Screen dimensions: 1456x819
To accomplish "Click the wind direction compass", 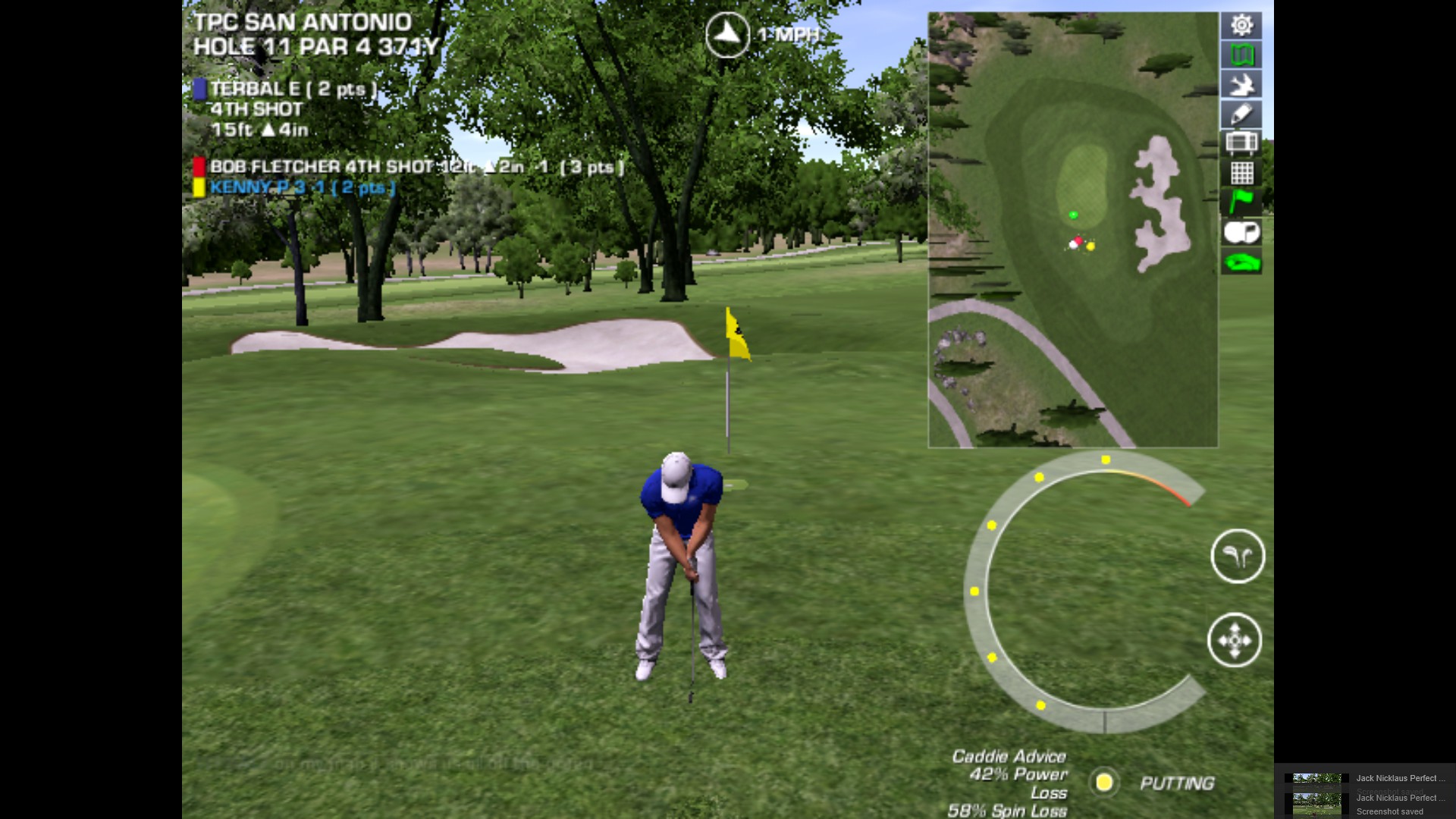I will click(x=727, y=34).
